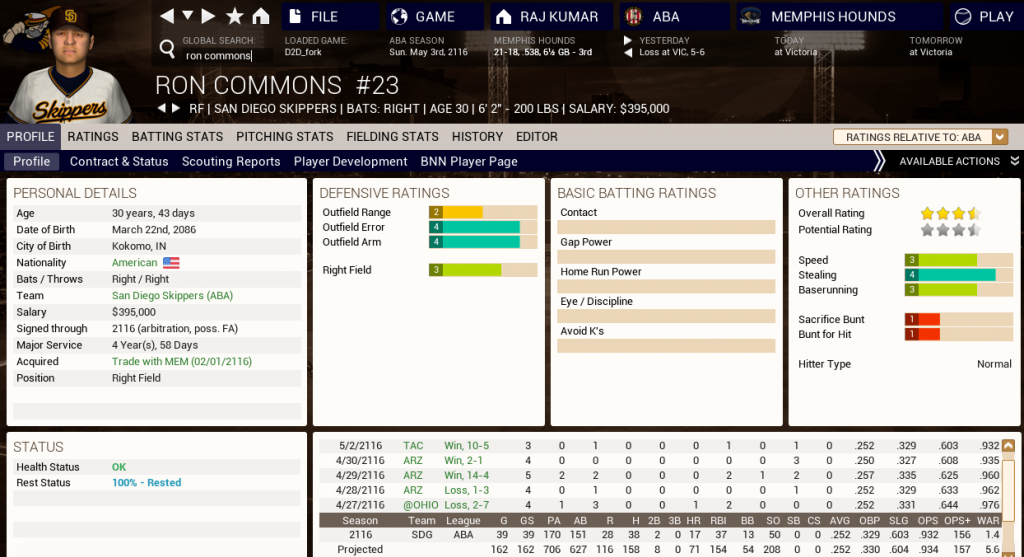This screenshot has width=1024, height=557.
Task: Open the ABA league menu
Action: 665,16
